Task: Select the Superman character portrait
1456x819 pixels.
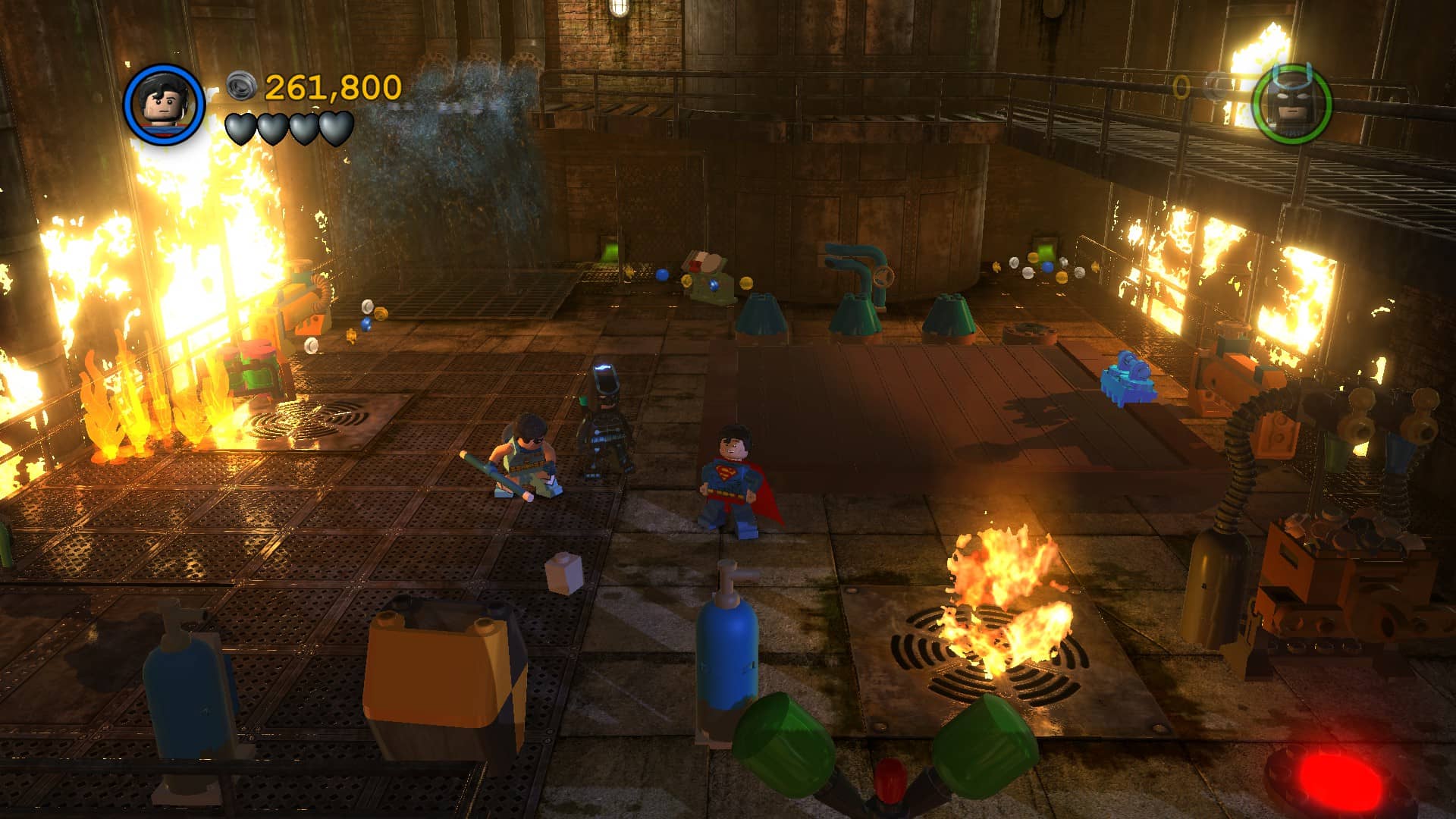Action: coord(165,104)
